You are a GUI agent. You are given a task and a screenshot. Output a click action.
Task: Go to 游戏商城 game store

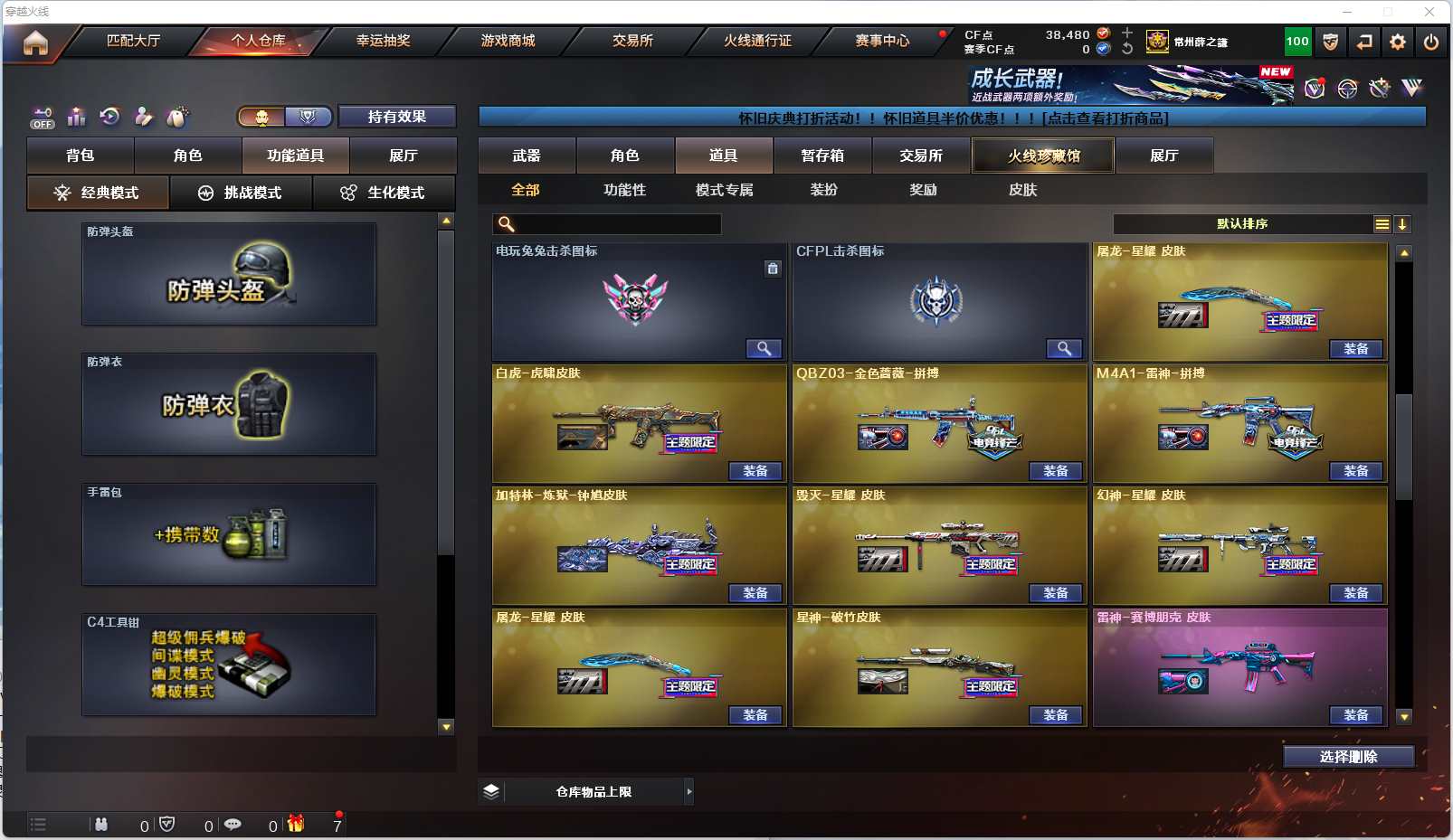tap(508, 41)
